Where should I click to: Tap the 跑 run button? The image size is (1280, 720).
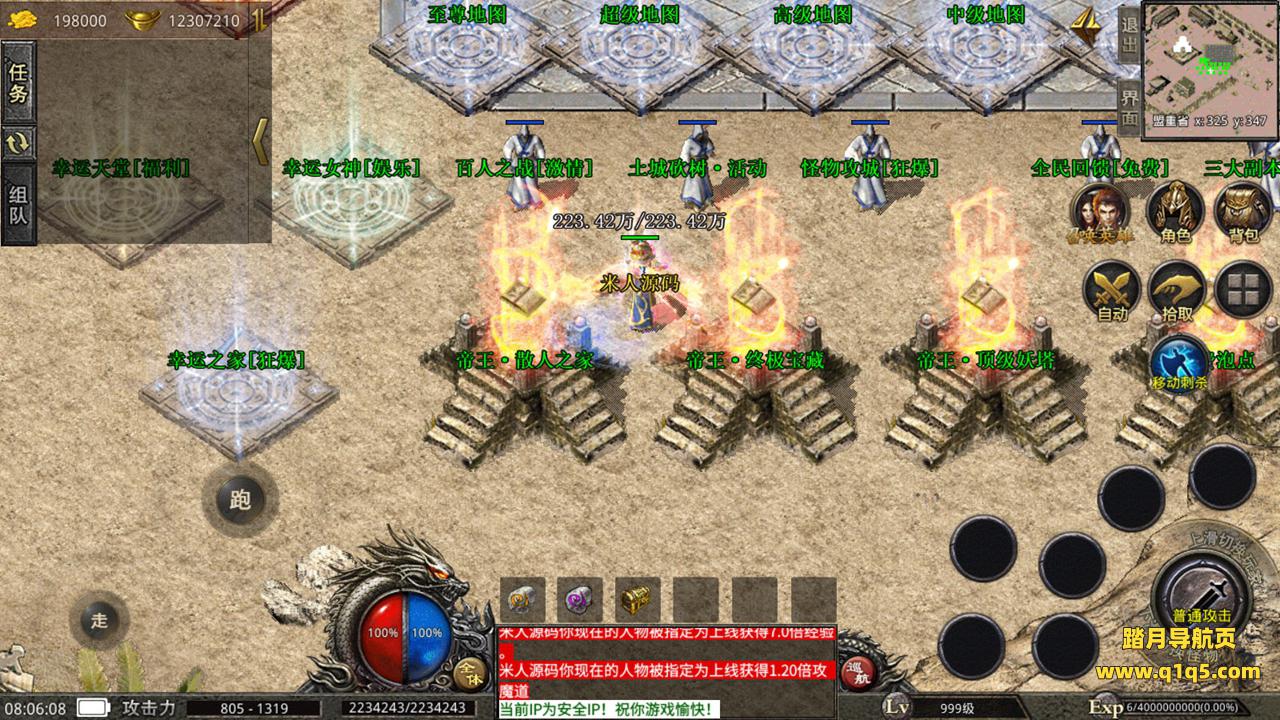240,500
